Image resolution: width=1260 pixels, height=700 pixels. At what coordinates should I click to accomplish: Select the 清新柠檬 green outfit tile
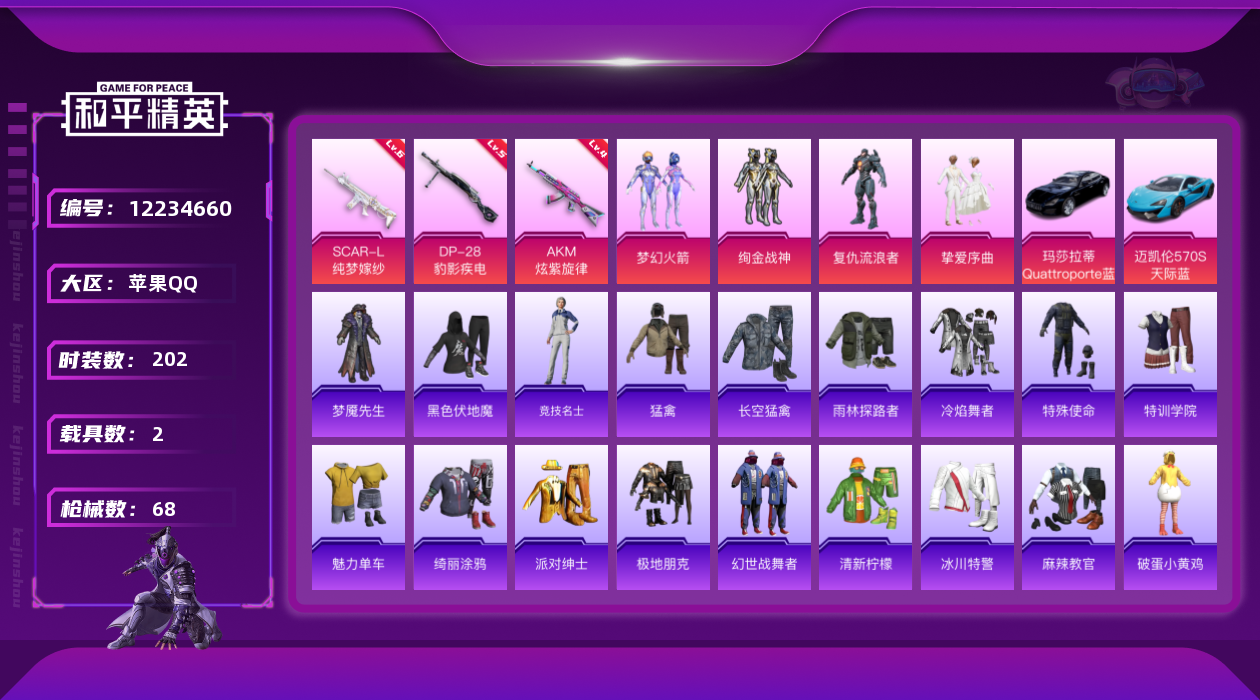(x=865, y=517)
